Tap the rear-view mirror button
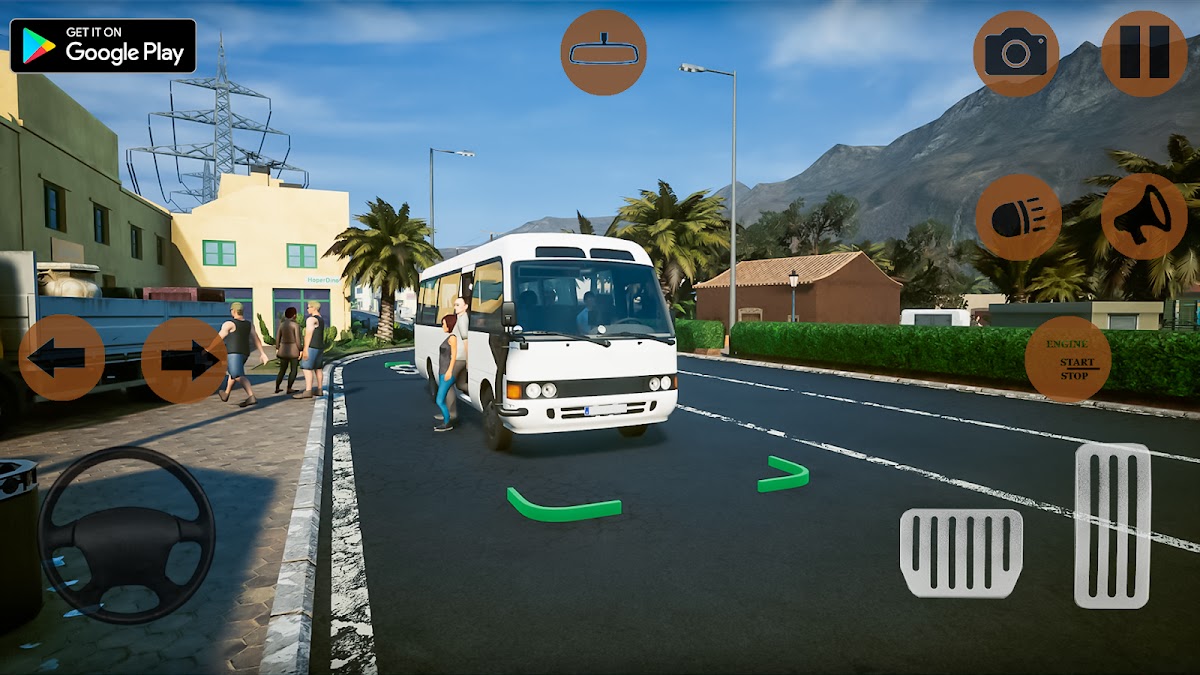 click(x=603, y=52)
